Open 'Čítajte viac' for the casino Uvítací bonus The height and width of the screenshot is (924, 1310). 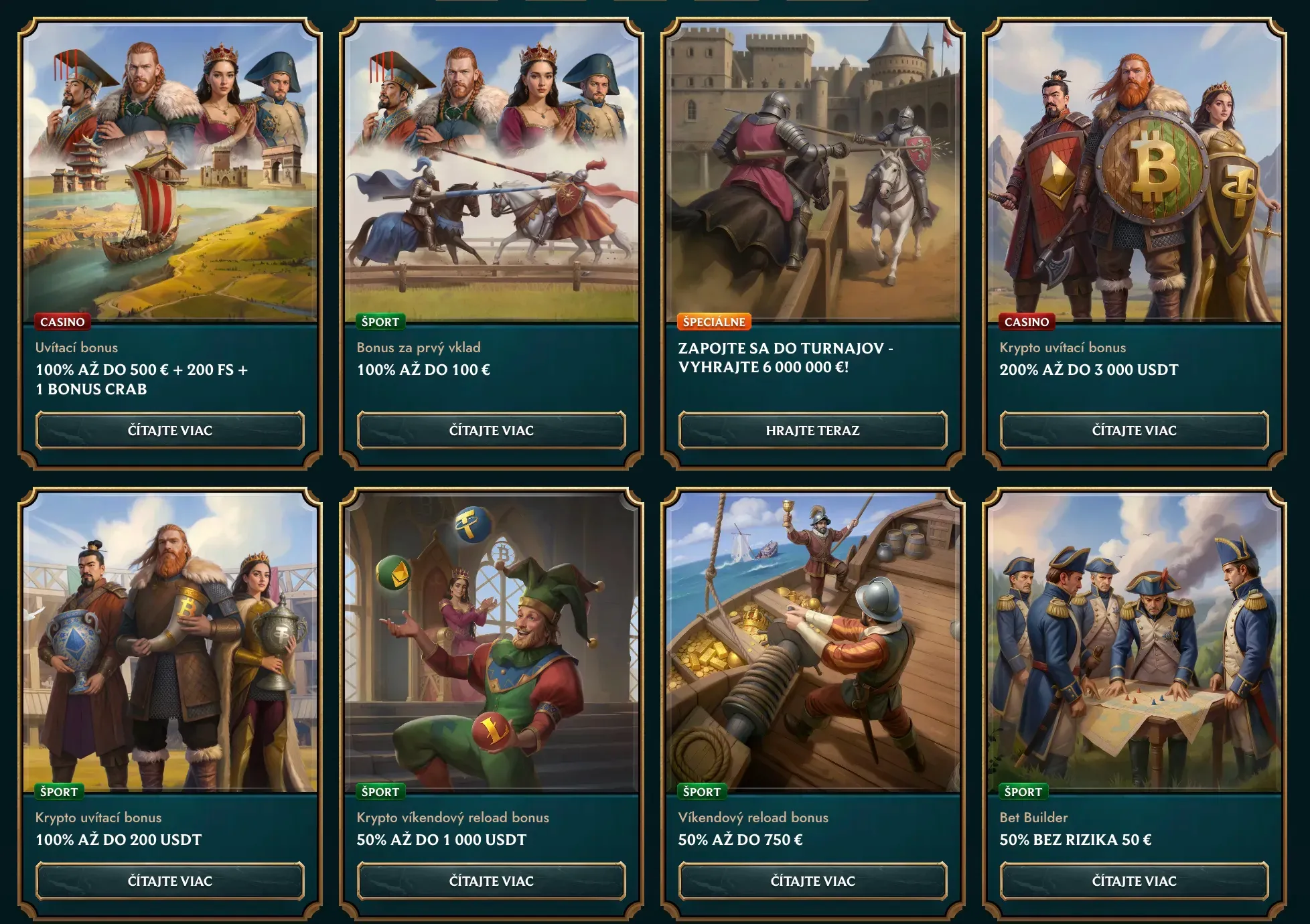(x=170, y=431)
